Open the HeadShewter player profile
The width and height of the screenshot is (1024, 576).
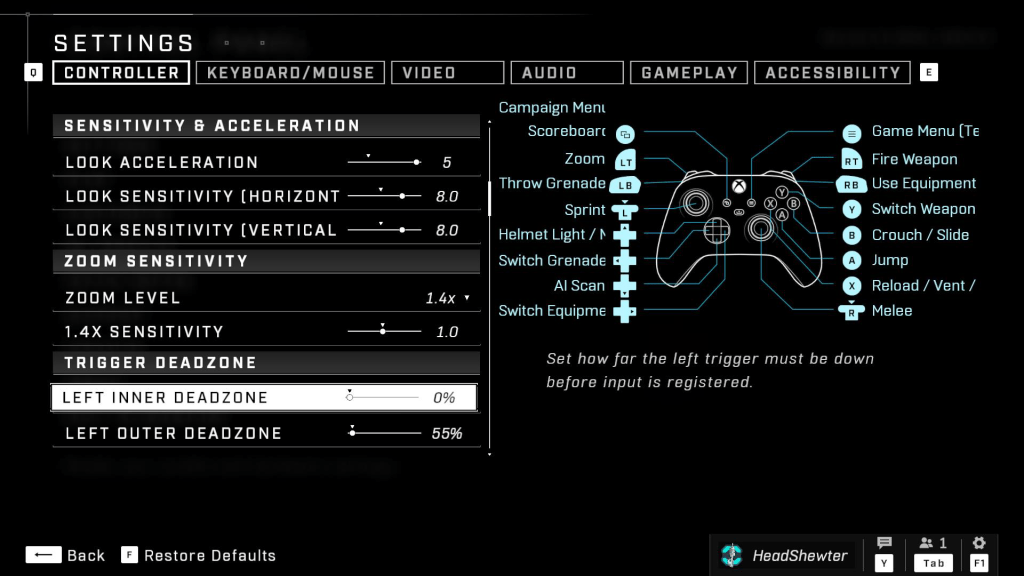tap(785, 555)
